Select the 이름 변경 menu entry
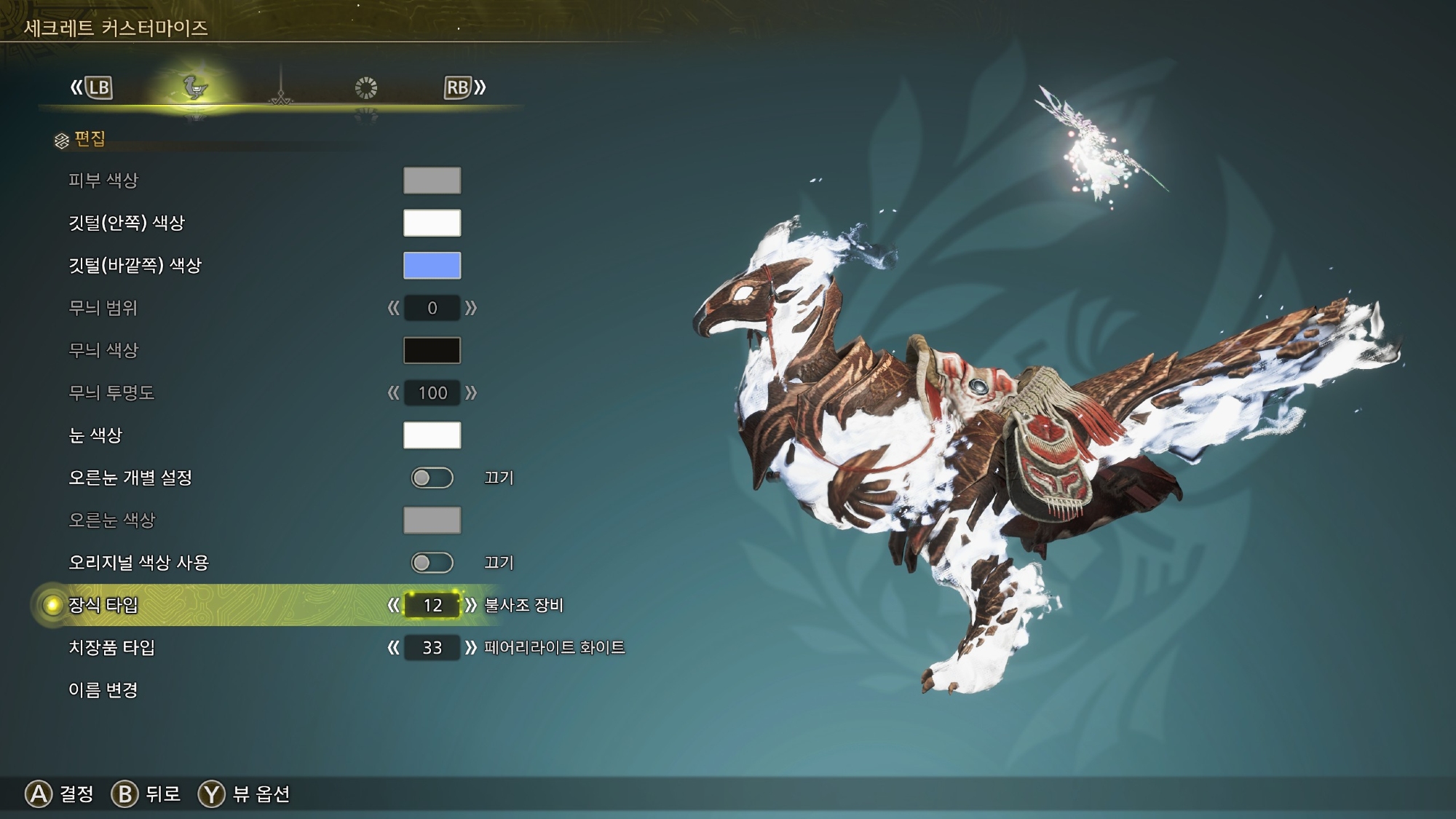 103,690
